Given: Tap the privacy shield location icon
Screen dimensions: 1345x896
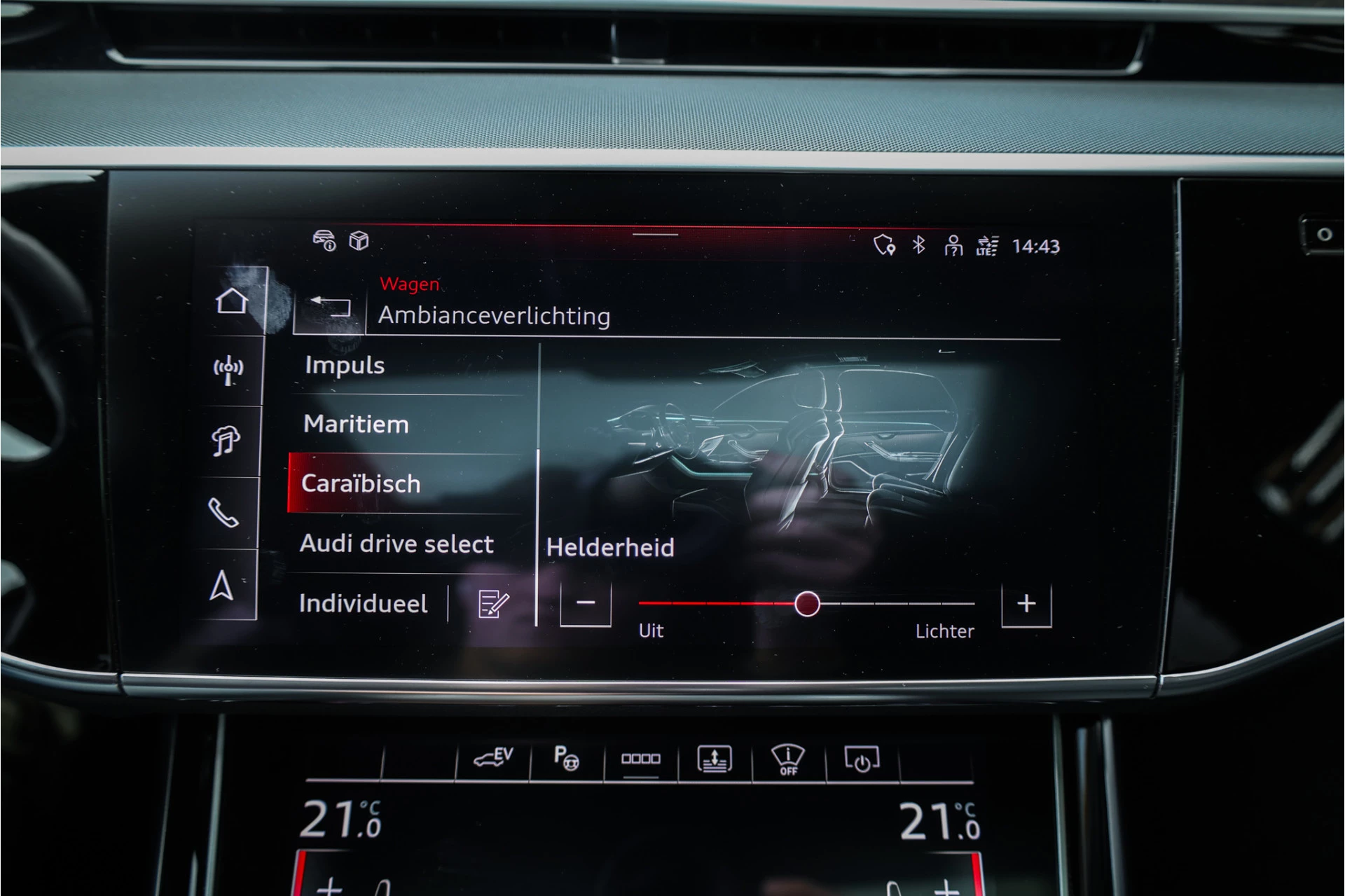Looking at the screenshot, I should click(884, 247).
